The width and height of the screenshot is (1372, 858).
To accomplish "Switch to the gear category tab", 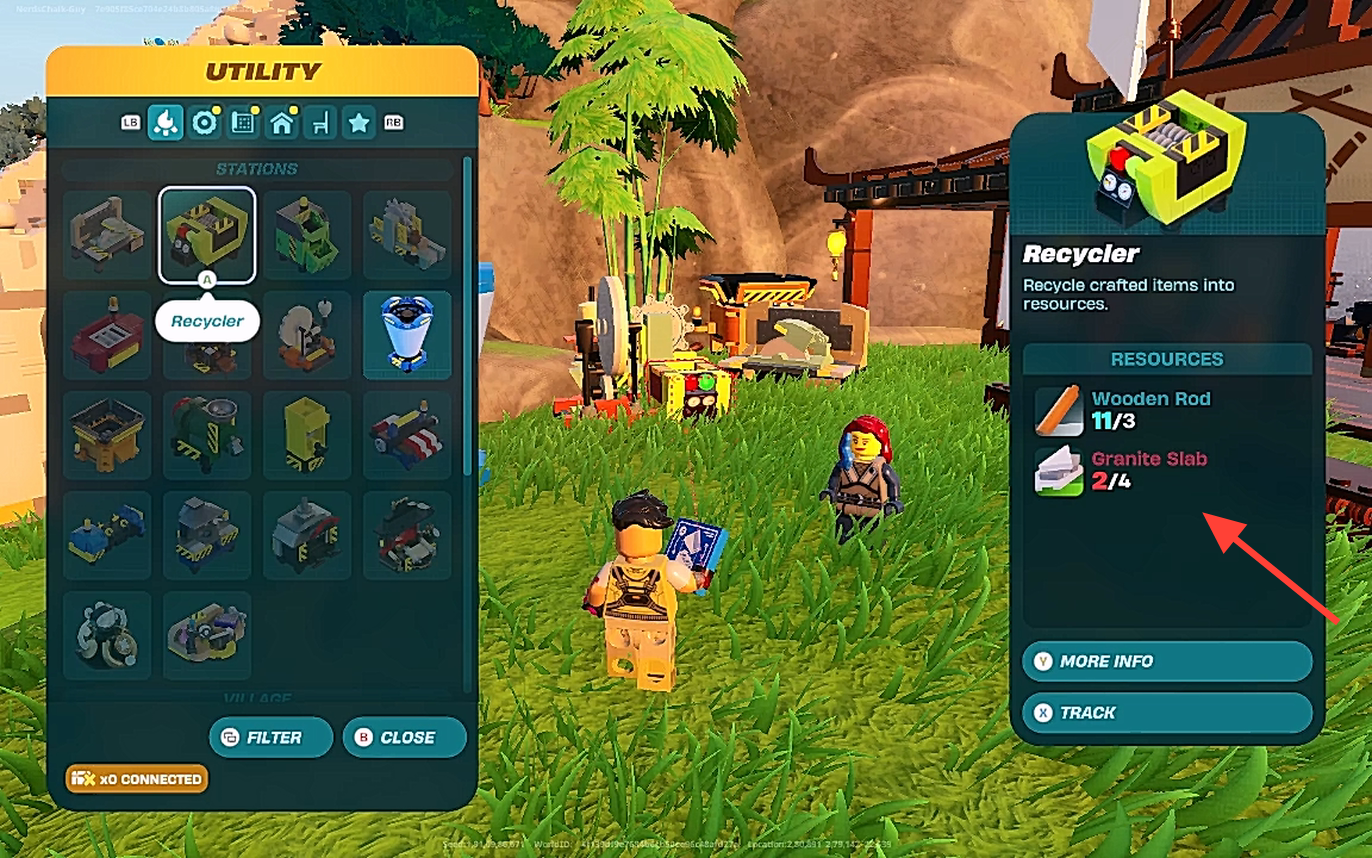I will point(204,123).
